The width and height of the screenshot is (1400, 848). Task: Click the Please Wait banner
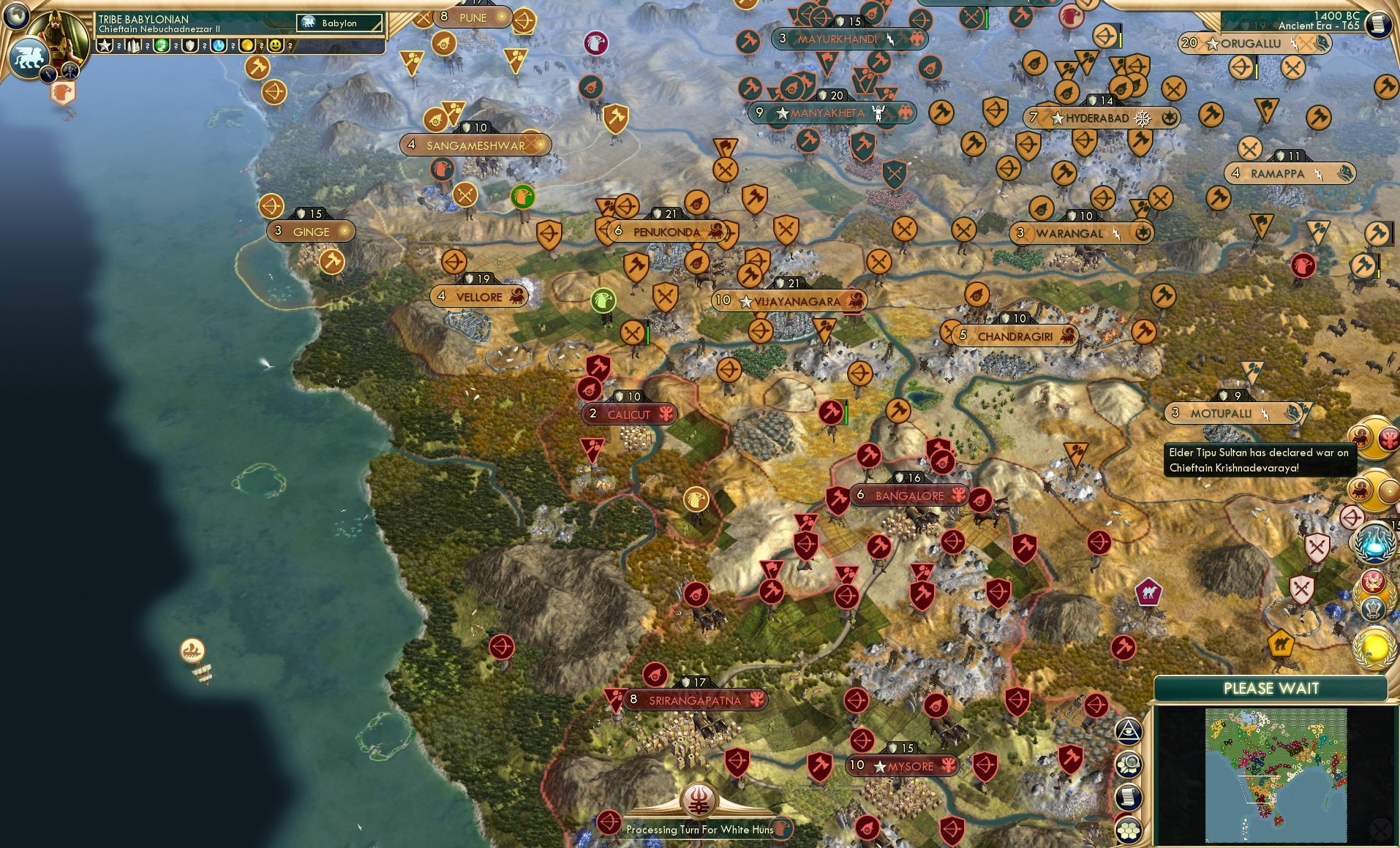(1271, 688)
